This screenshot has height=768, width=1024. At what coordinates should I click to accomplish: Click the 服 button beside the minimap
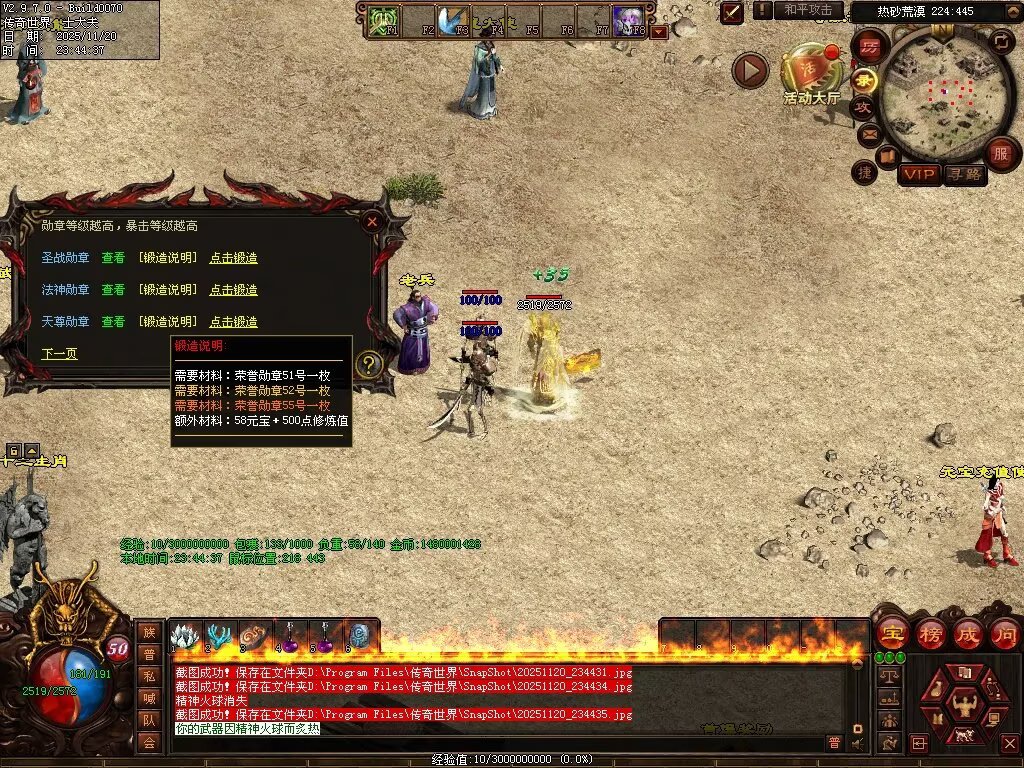point(999,153)
